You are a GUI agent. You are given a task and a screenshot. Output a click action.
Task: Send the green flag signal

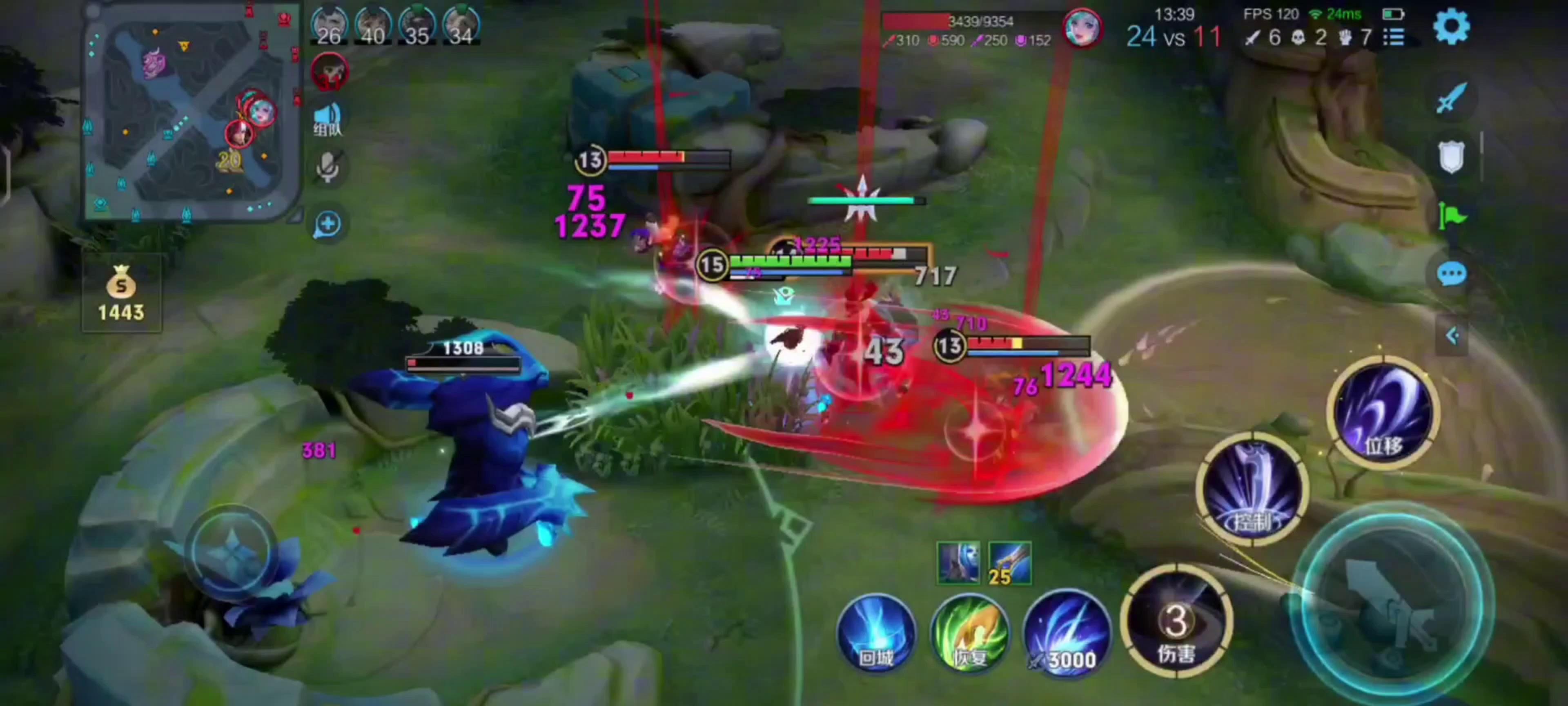tap(1451, 215)
